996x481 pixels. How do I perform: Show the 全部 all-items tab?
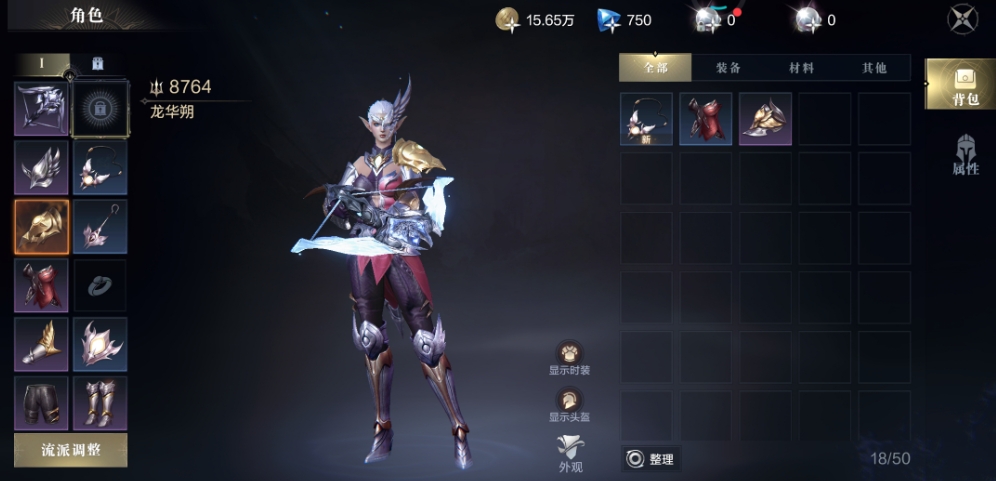click(x=655, y=68)
